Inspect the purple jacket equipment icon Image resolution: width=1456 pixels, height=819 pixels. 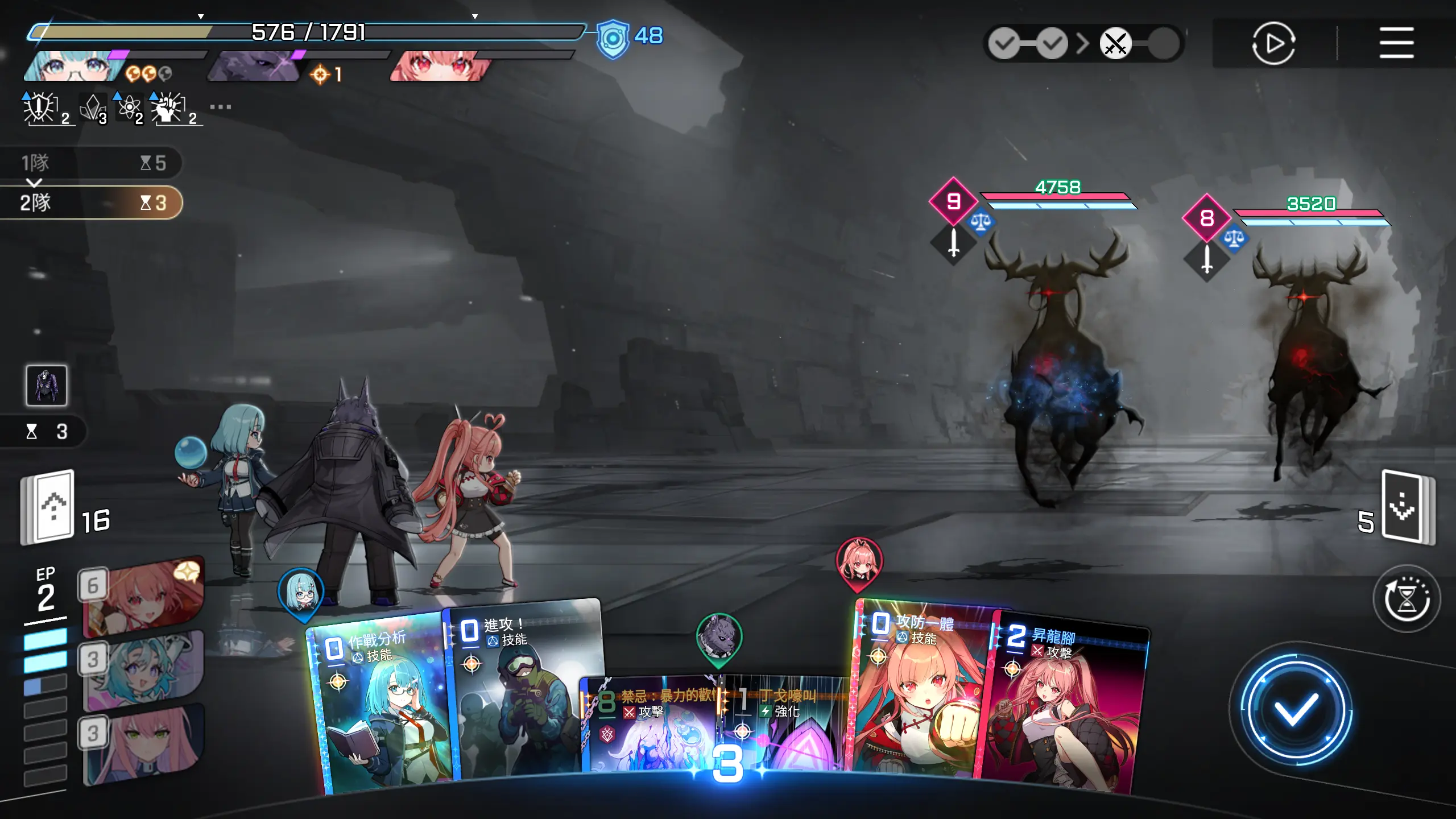(47, 386)
